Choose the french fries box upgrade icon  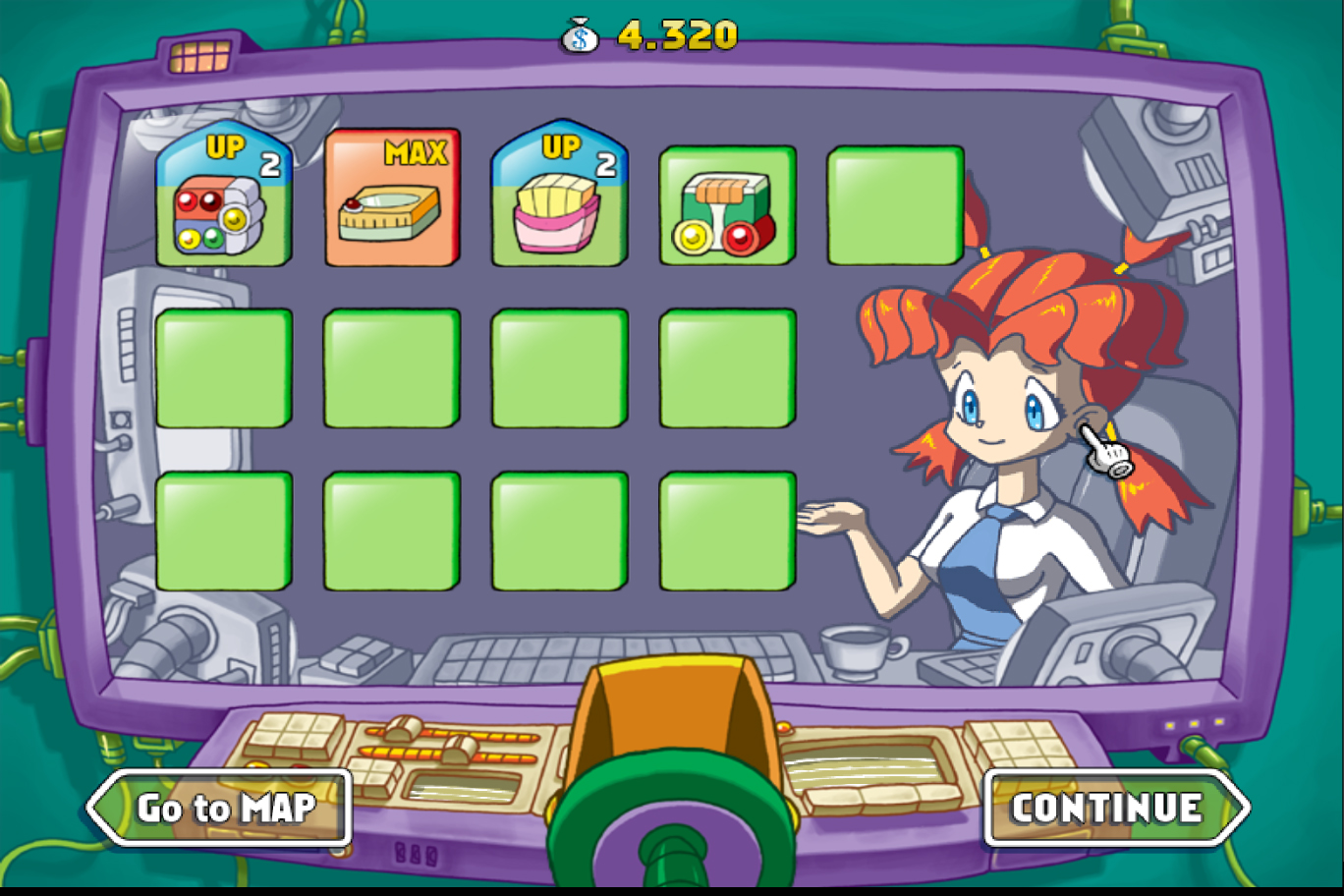558,206
